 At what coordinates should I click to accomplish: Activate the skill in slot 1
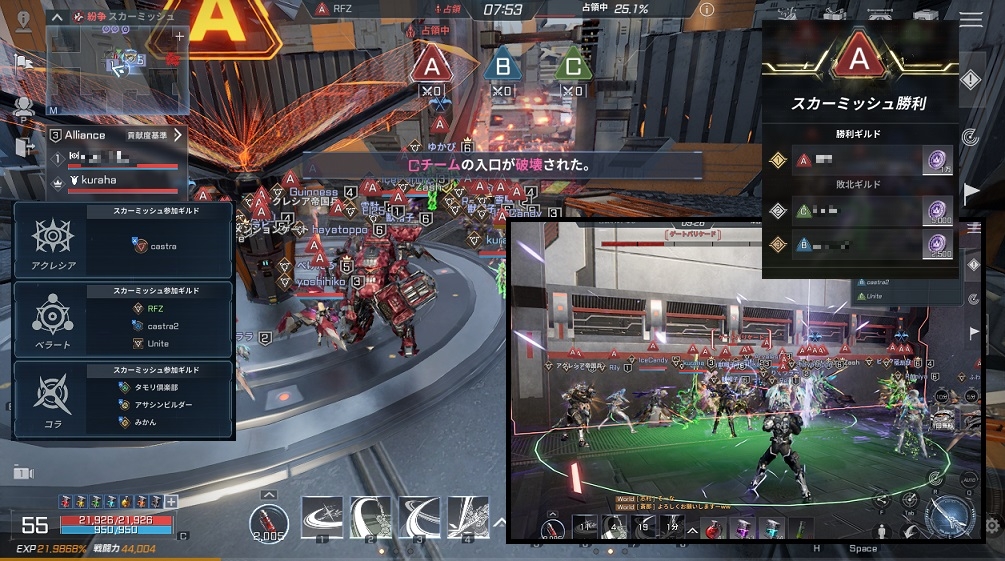pyautogui.click(x=322, y=517)
